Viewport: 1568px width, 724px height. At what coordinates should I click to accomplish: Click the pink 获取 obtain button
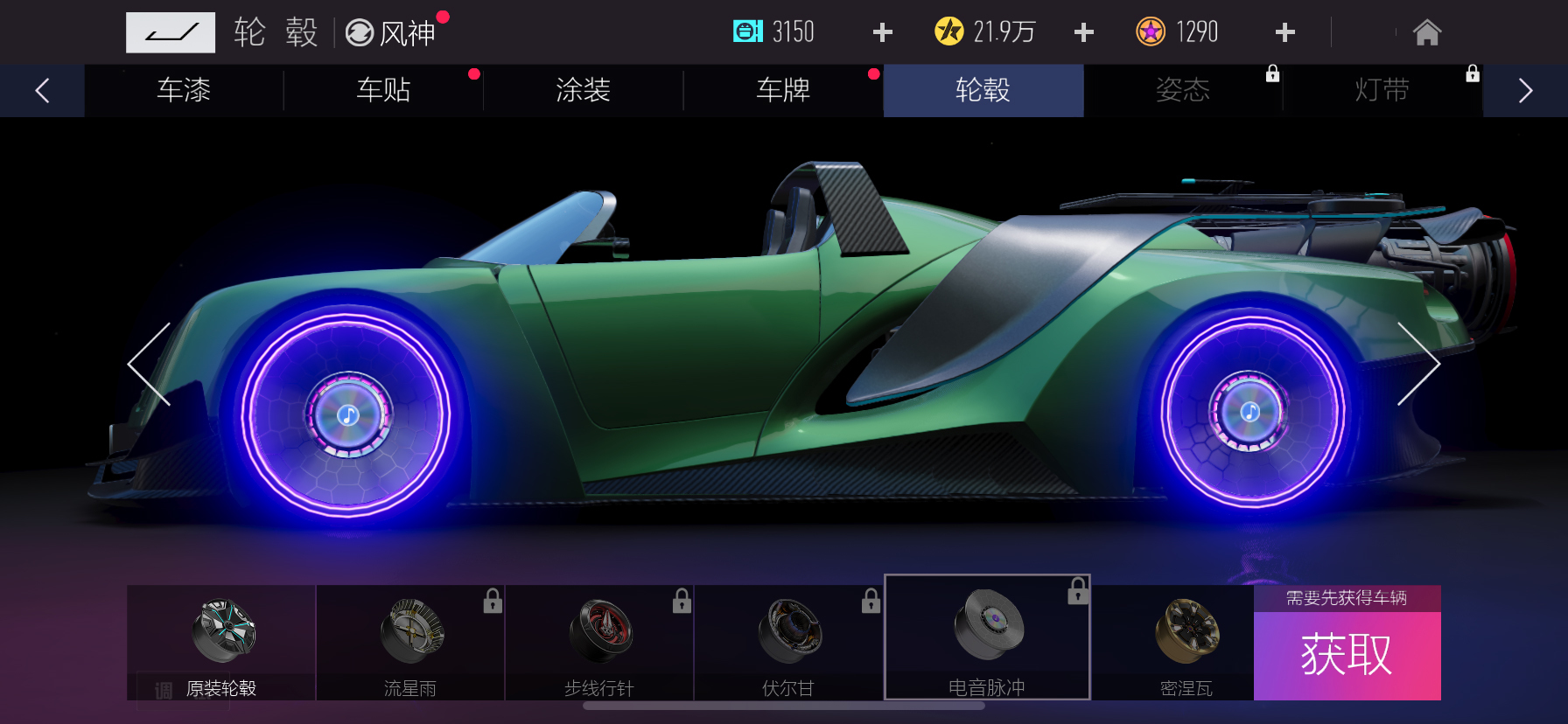[x=1347, y=655]
